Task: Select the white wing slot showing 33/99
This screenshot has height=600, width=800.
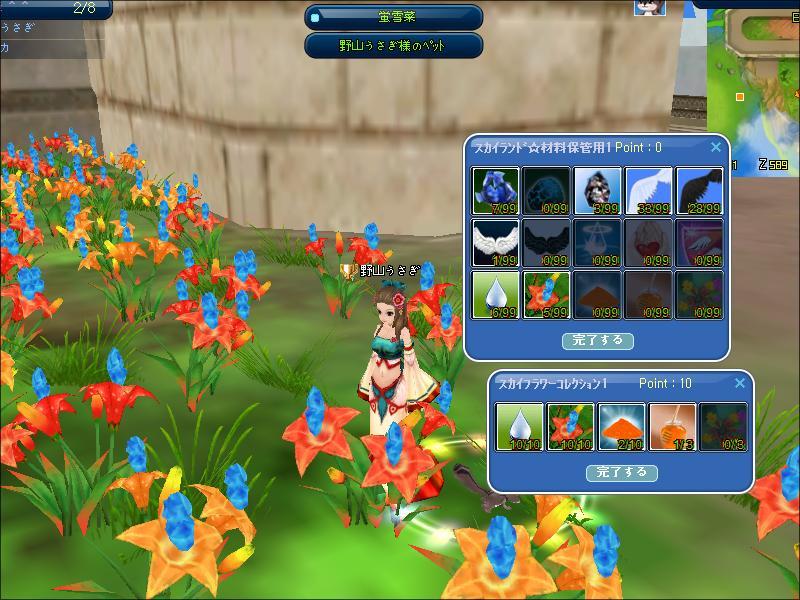Action: point(649,191)
